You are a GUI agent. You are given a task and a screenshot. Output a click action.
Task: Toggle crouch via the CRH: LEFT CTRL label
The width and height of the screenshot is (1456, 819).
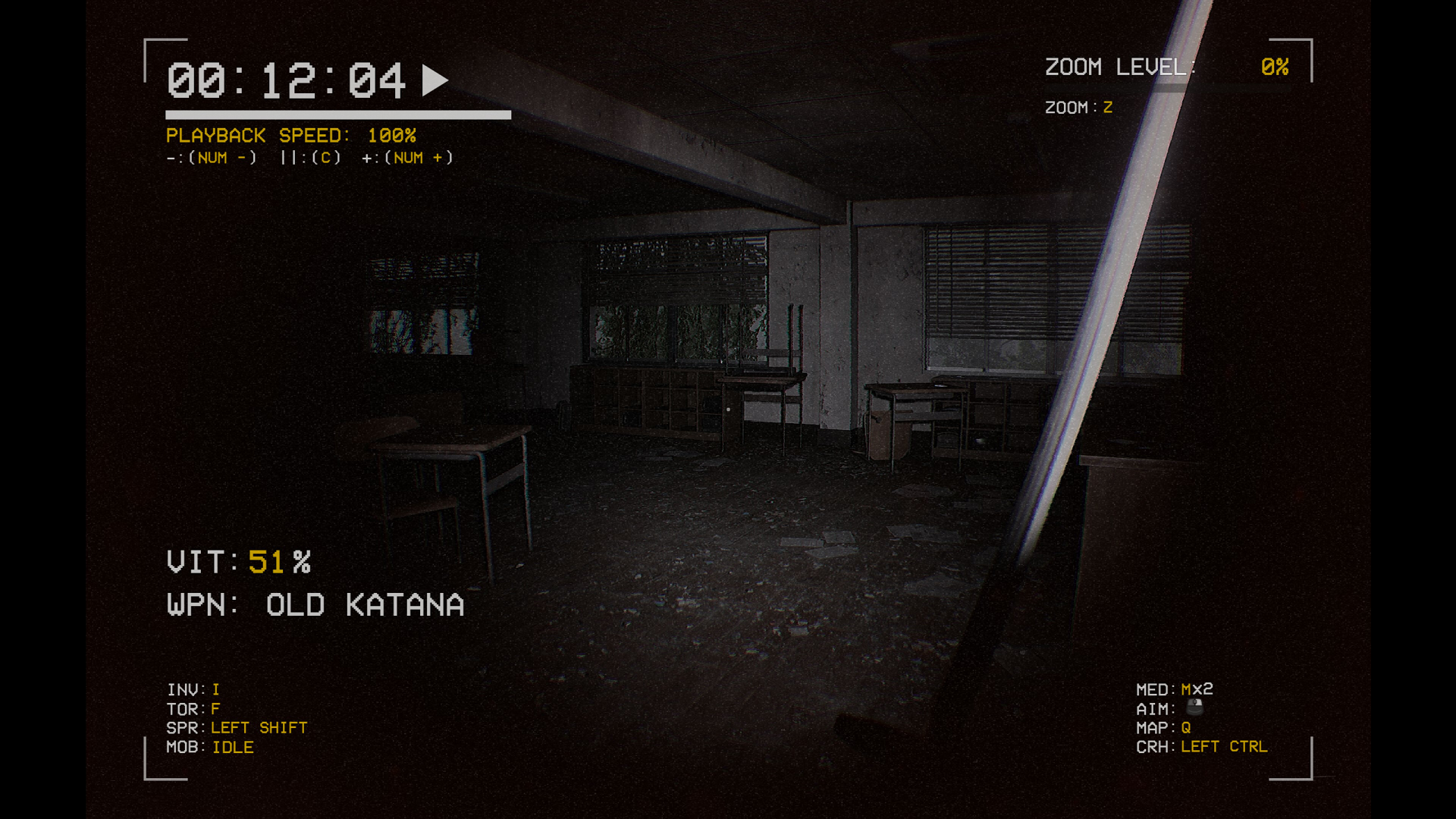[x=1202, y=746]
